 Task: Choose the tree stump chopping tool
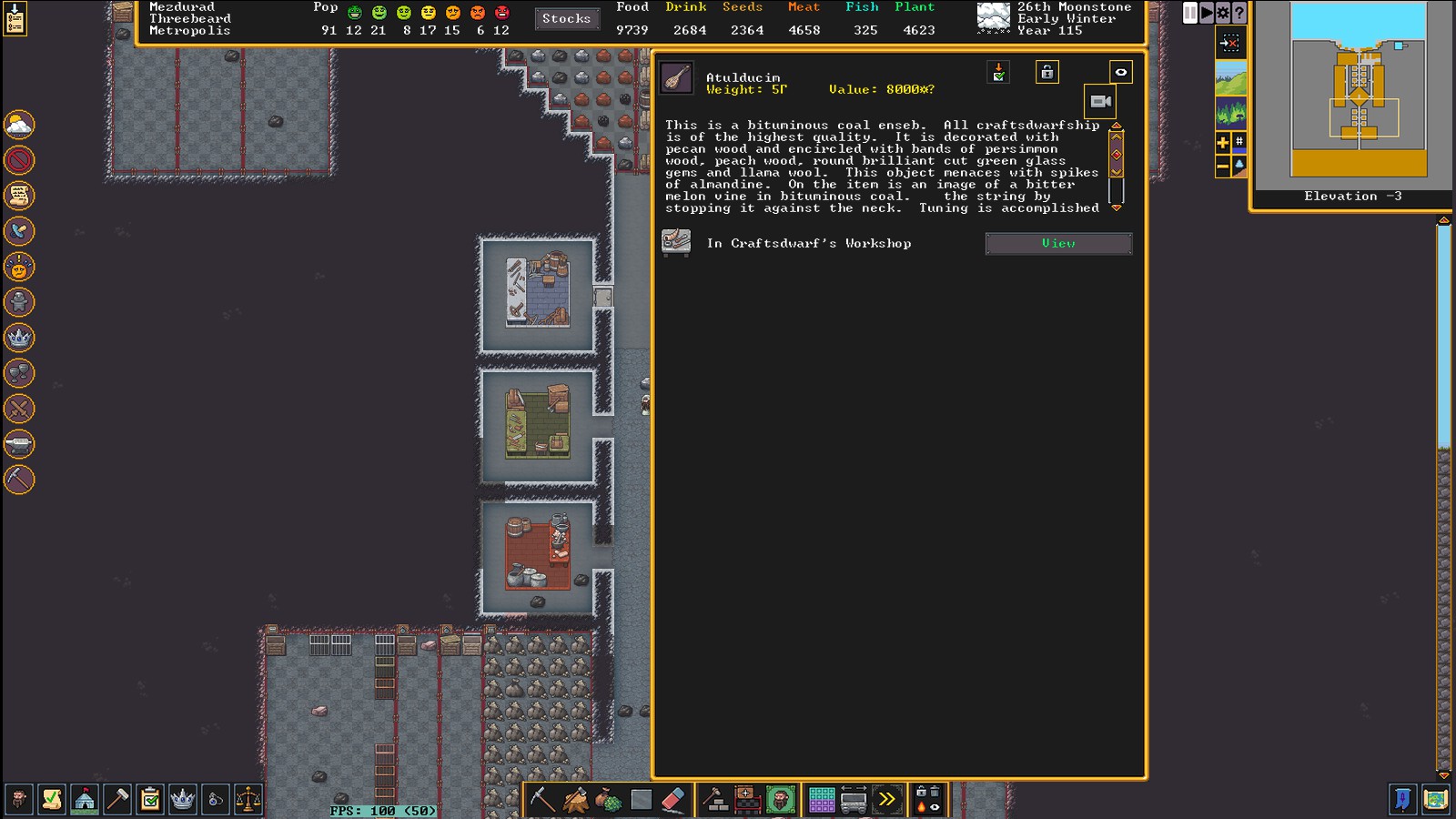[x=576, y=800]
